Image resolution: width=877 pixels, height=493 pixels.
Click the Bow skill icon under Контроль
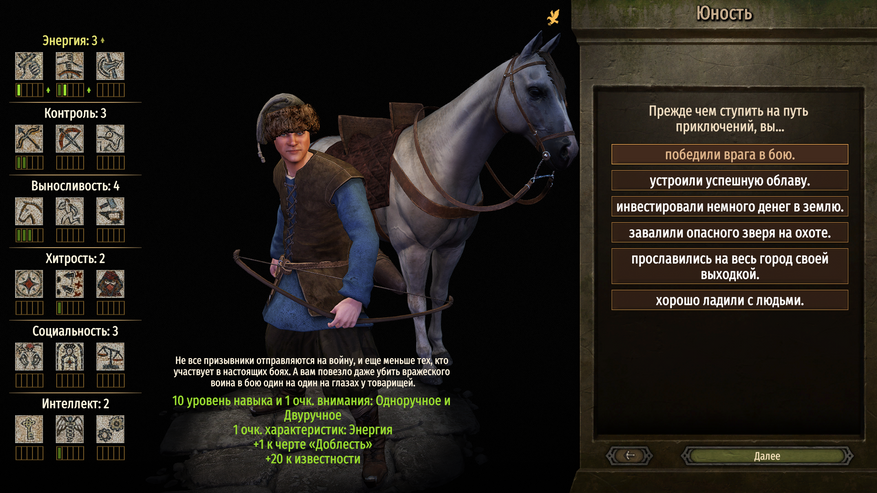coord(29,138)
